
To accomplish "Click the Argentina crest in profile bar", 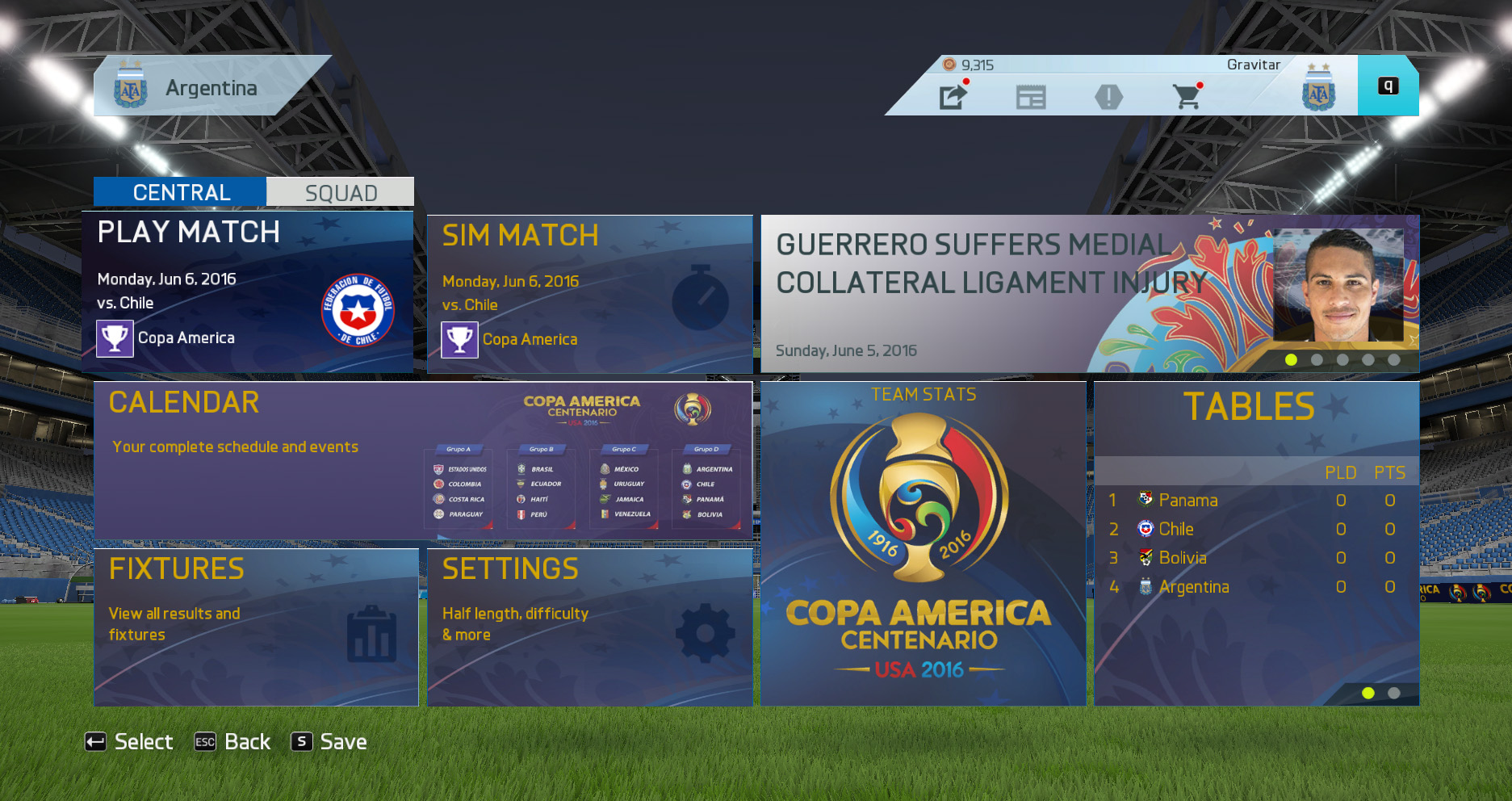I will [1317, 87].
